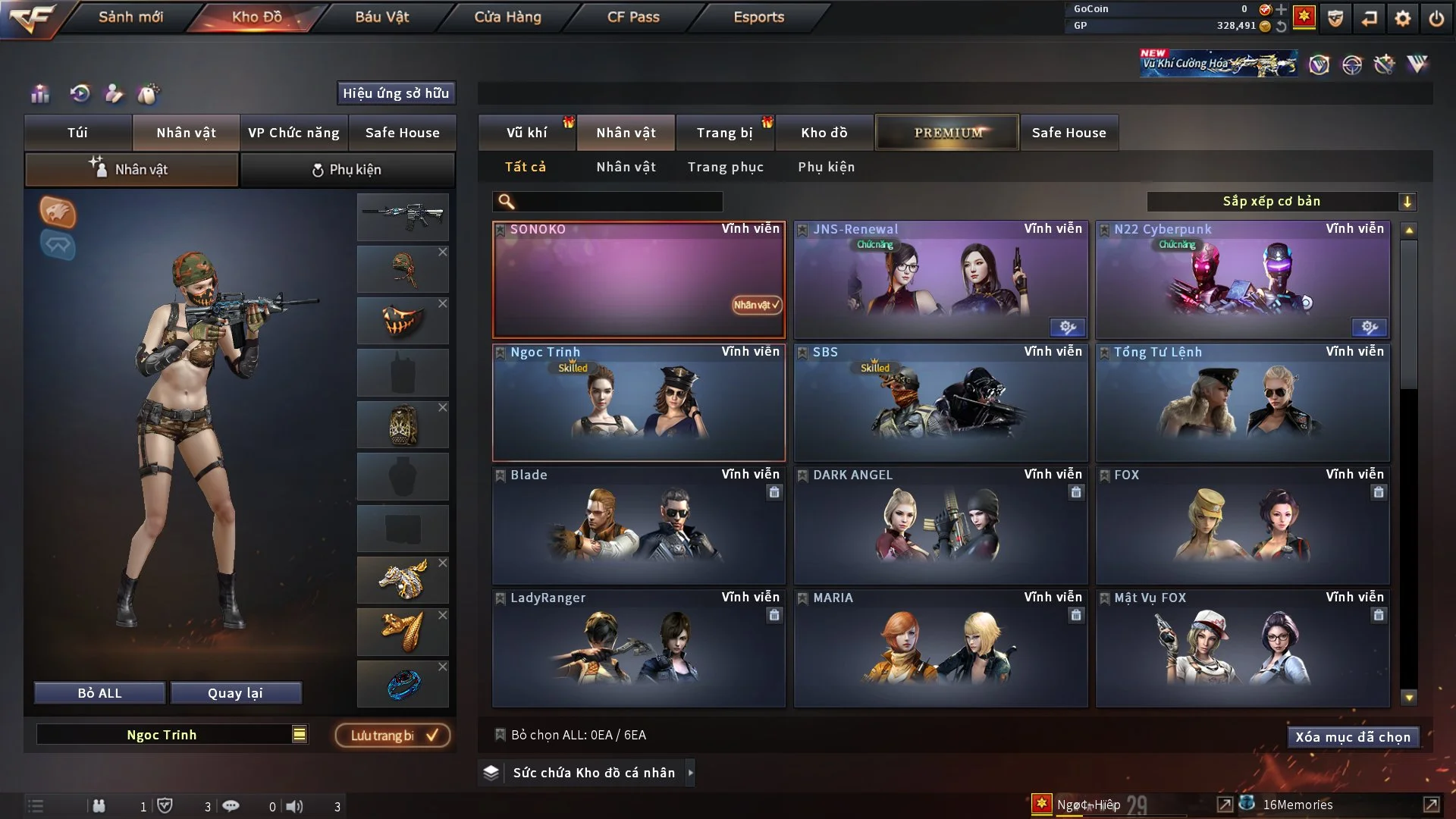Click the power exit icon
1456x819 pixels.
[x=1436, y=18]
